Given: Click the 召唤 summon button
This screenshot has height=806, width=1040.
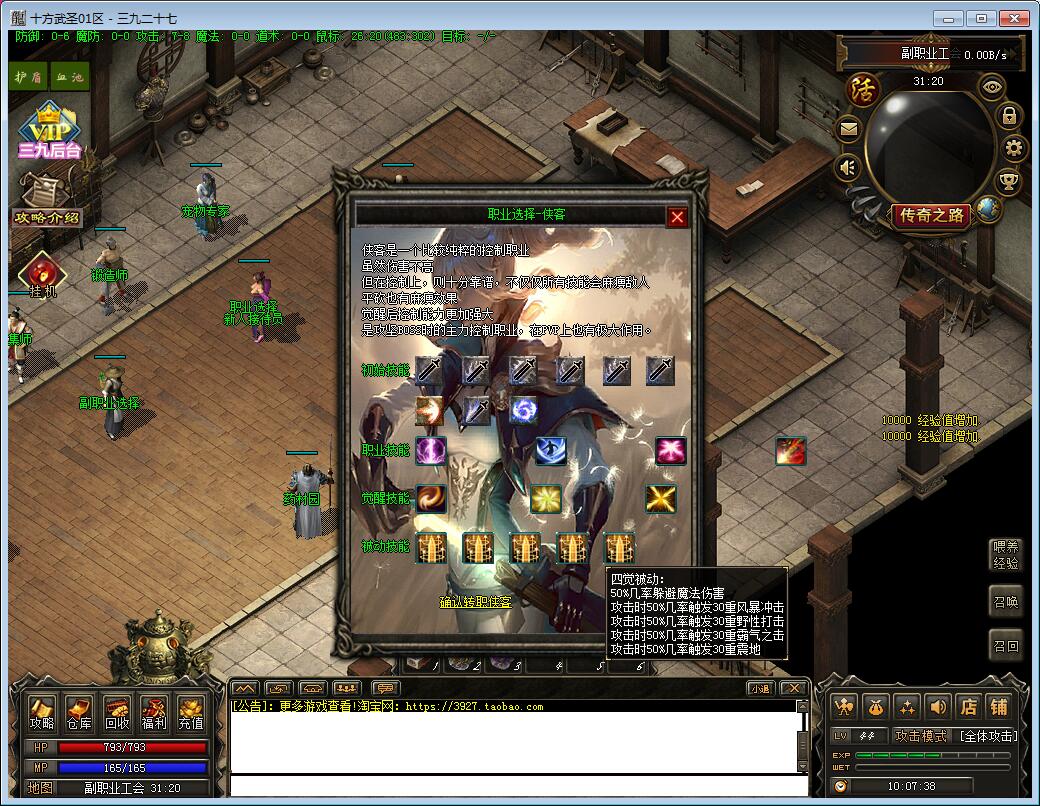Looking at the screenshot, I should (x=1006, y=602).
